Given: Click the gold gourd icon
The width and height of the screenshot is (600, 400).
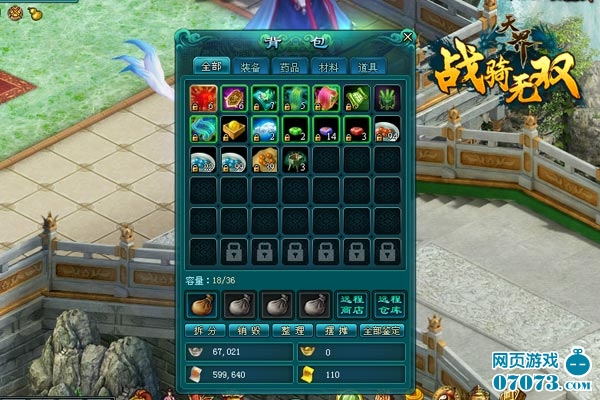Looking at the screenshot, I should coord(32,14).
